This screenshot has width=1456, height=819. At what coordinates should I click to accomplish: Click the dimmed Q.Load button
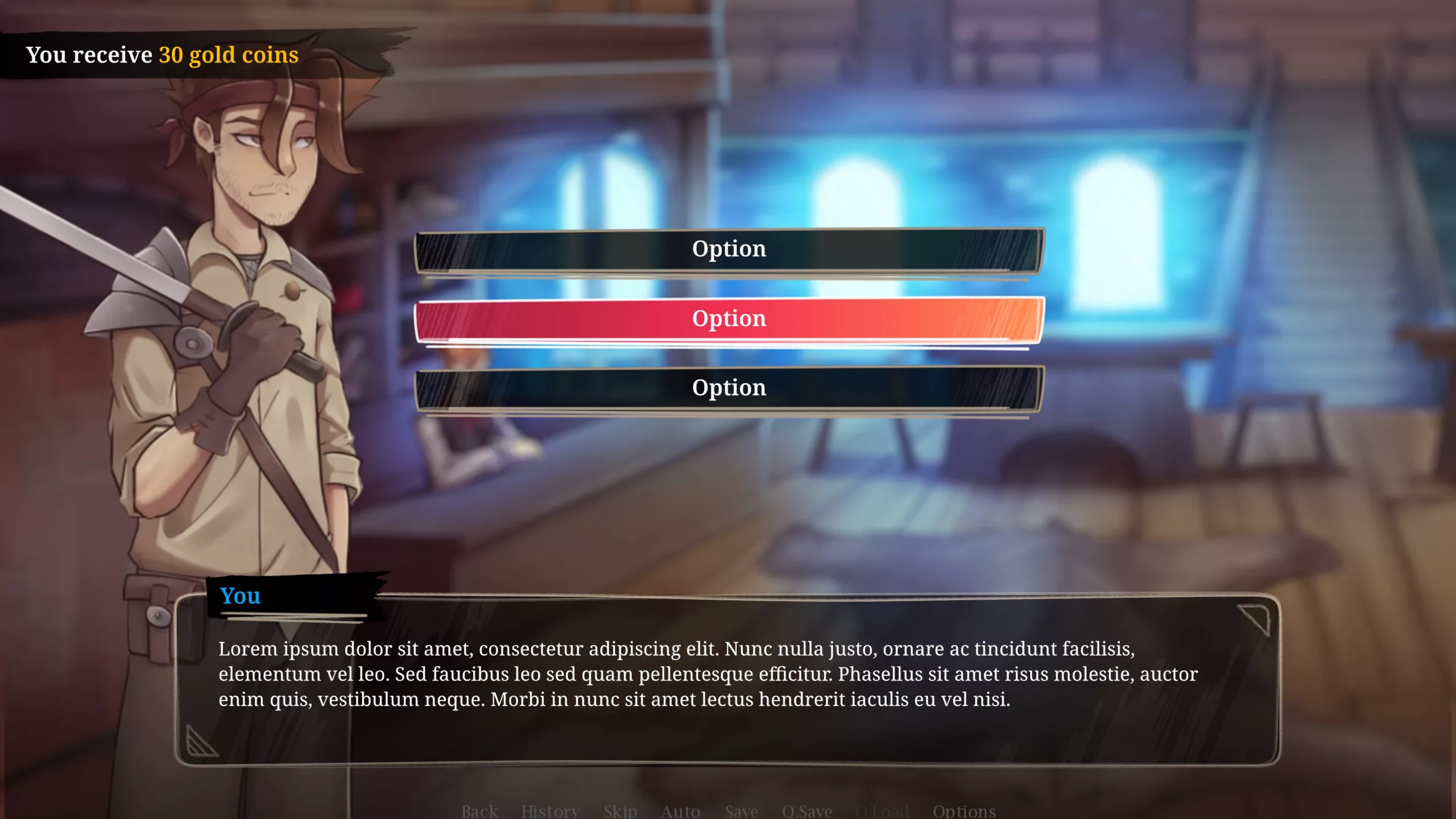882,810
